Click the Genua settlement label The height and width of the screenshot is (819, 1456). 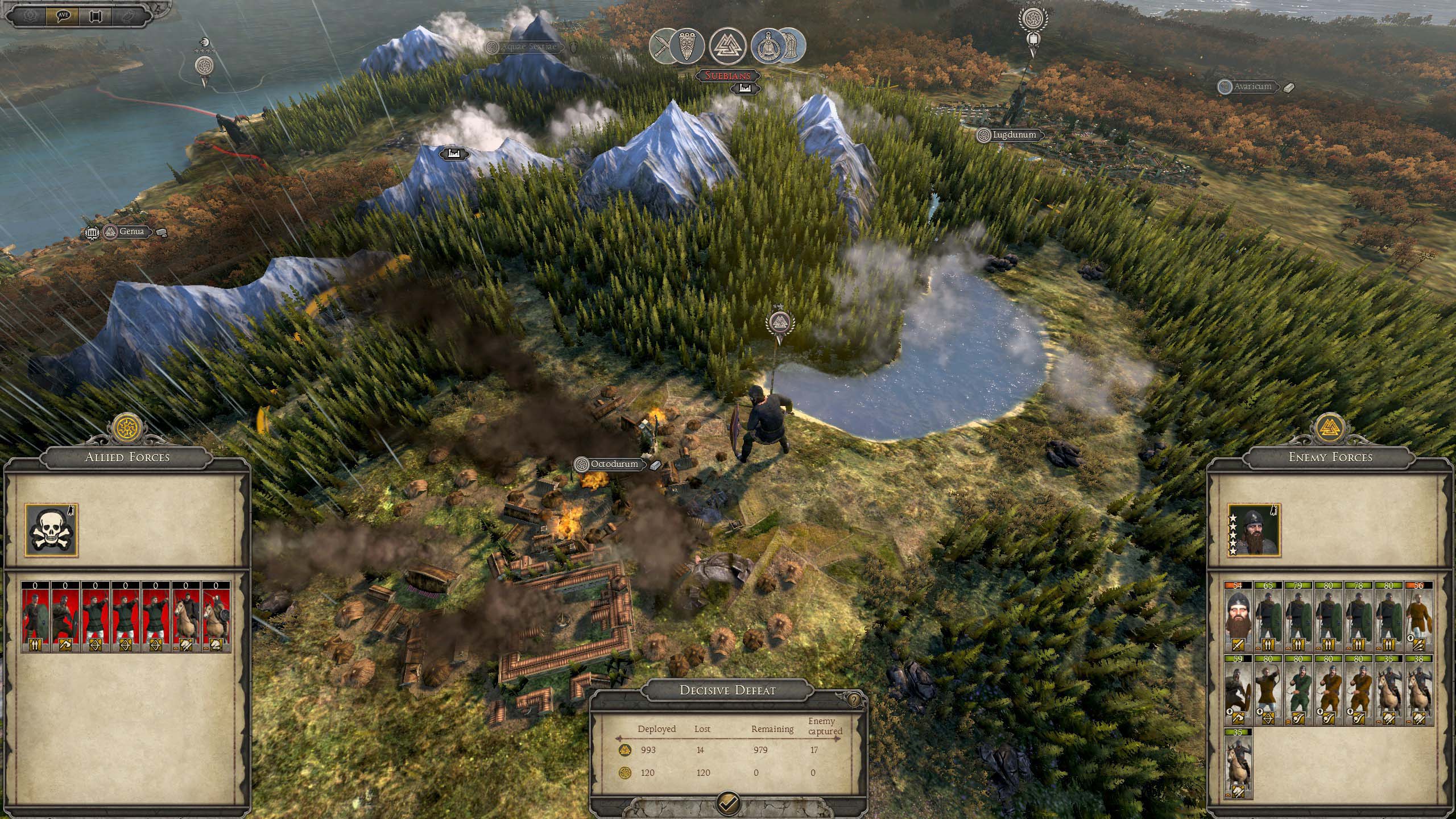coord(131,231)
